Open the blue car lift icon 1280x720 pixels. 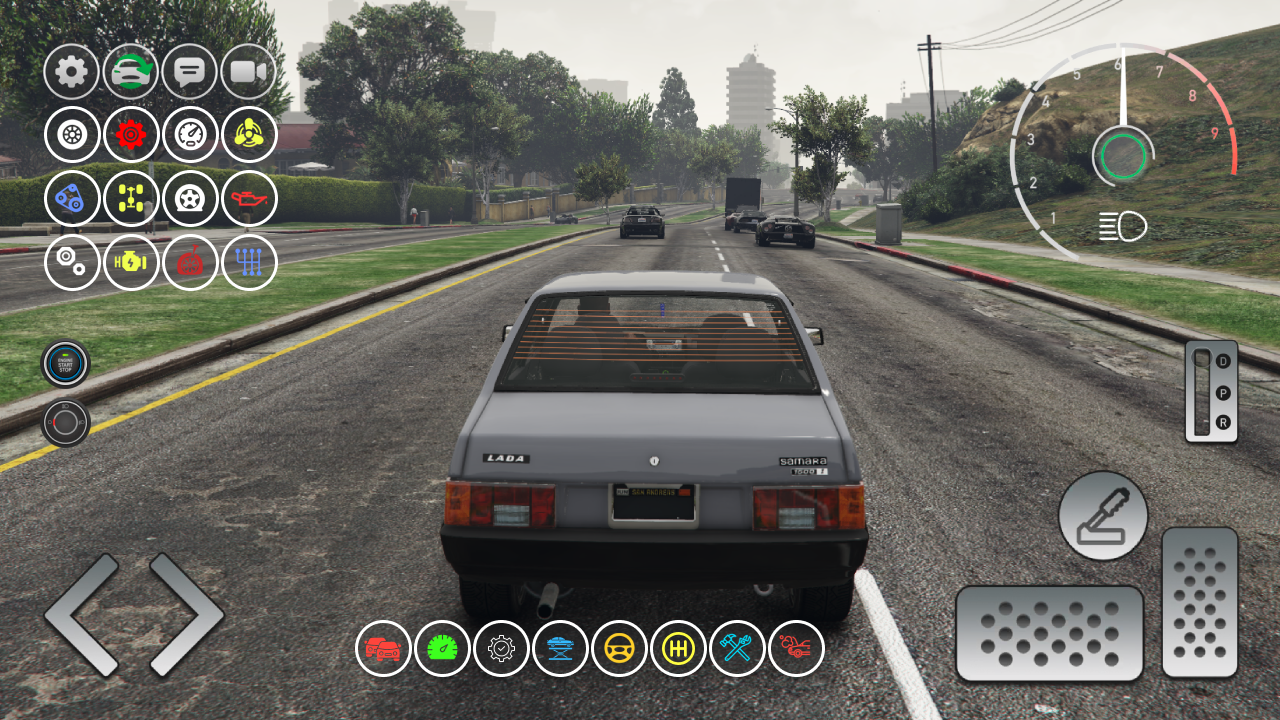pos(561,648)
